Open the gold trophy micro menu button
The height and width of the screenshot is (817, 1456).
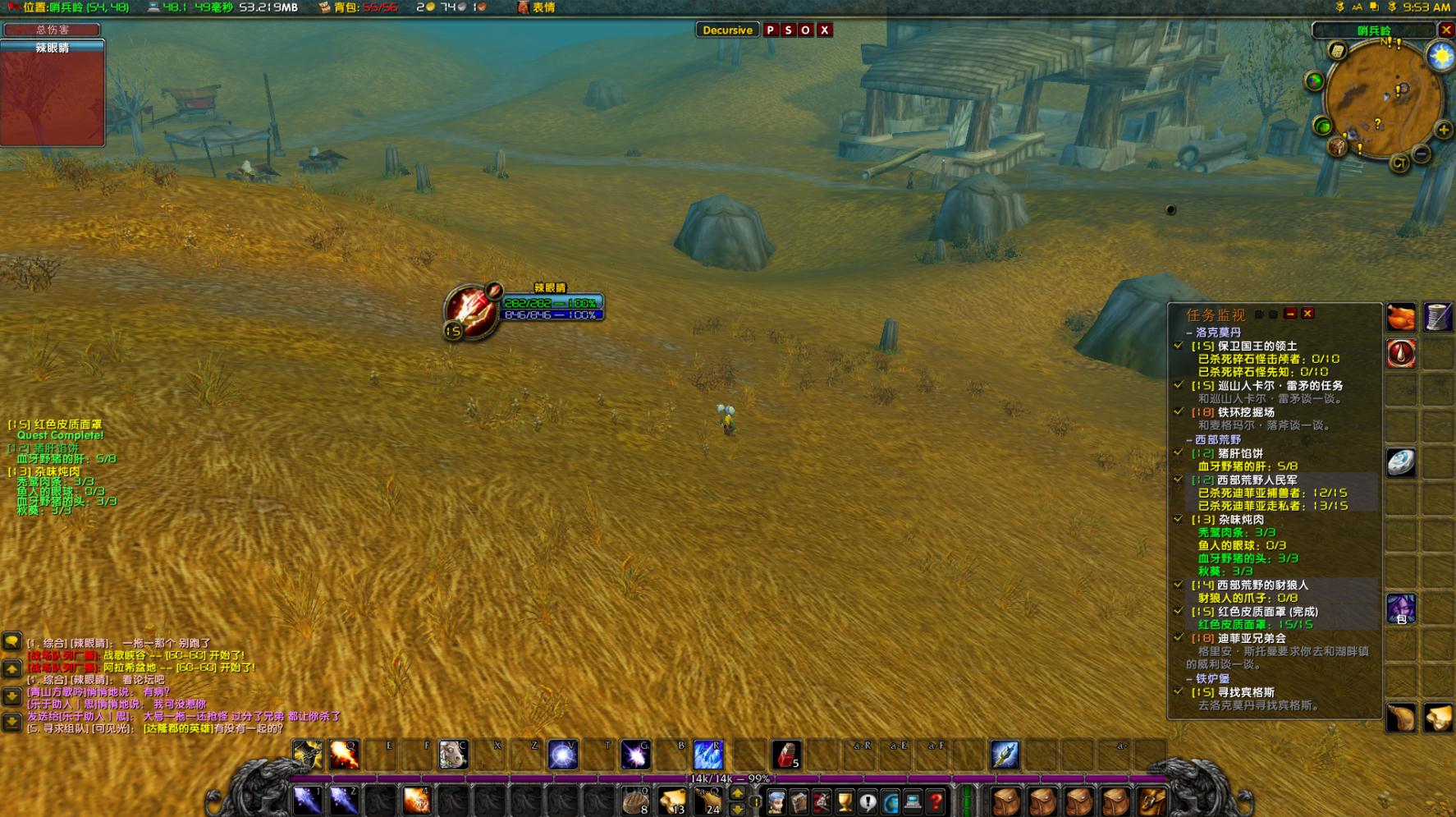(x=845, y=801)
